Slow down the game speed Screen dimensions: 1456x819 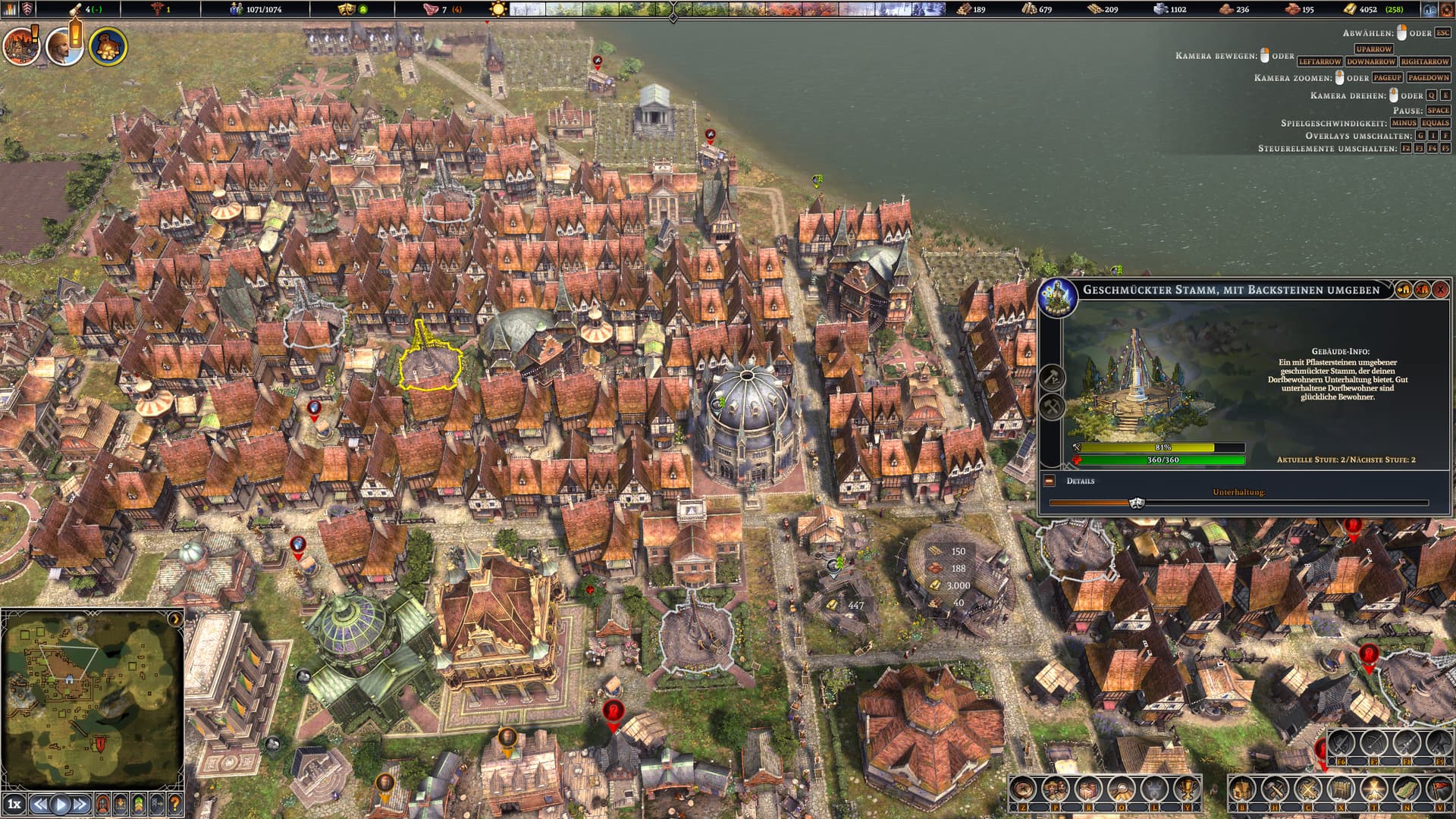tap(39, 804)
